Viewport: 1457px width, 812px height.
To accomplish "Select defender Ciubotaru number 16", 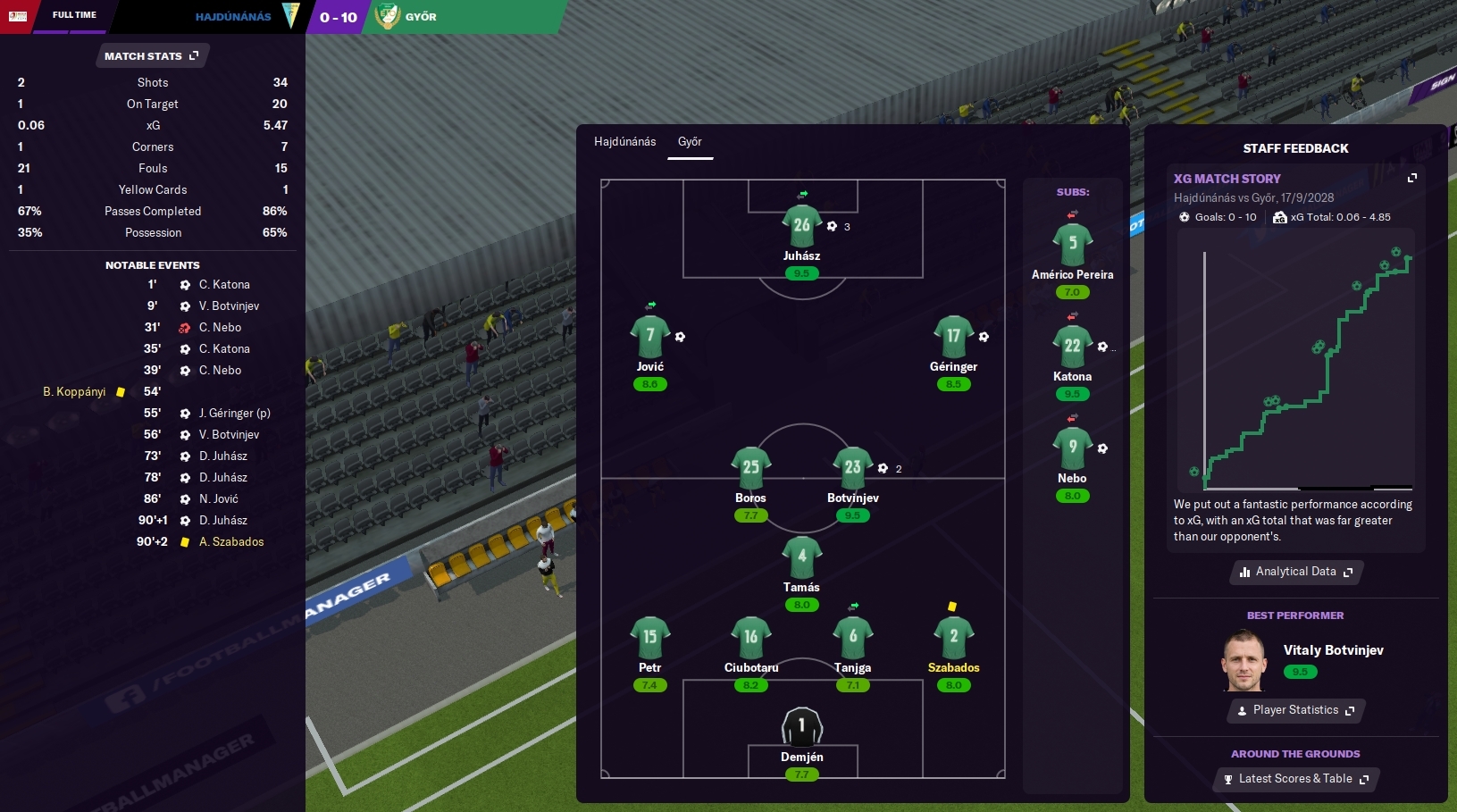I will point(750,637).
